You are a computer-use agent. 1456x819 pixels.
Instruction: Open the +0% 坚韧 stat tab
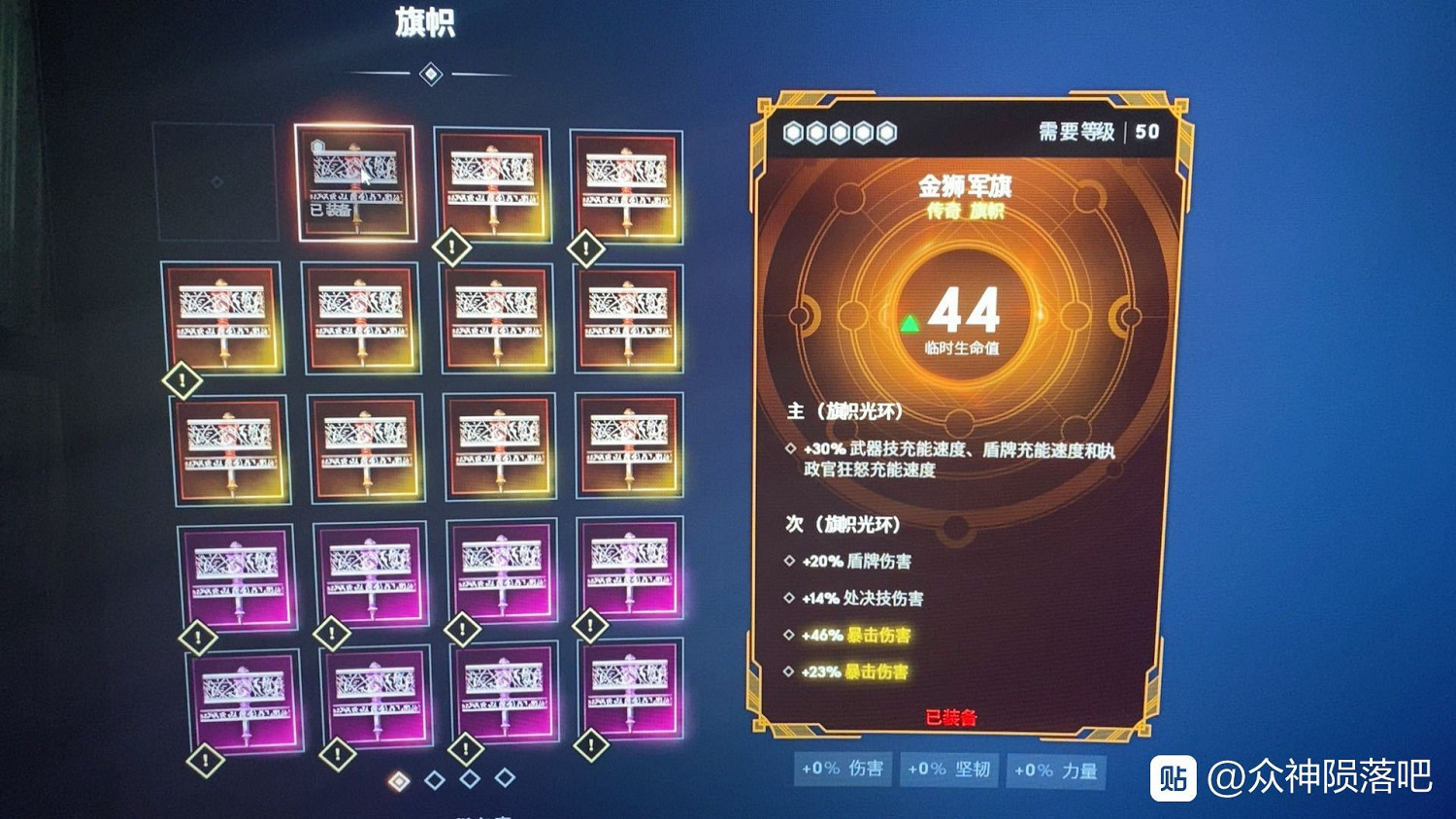coord(948,770)
